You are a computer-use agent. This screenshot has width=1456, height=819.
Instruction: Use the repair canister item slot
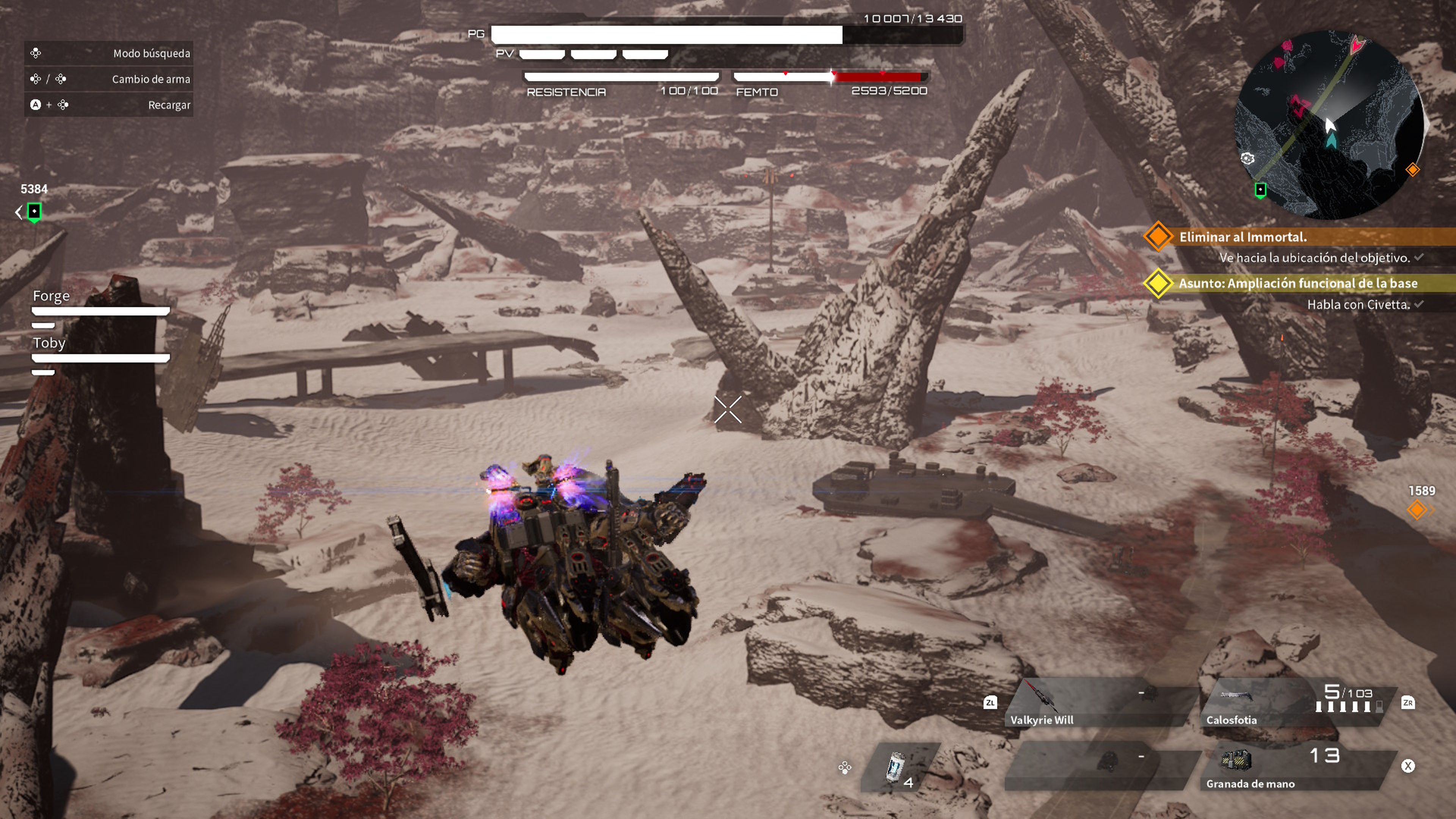pyautogui.click(x=899, y=767)
